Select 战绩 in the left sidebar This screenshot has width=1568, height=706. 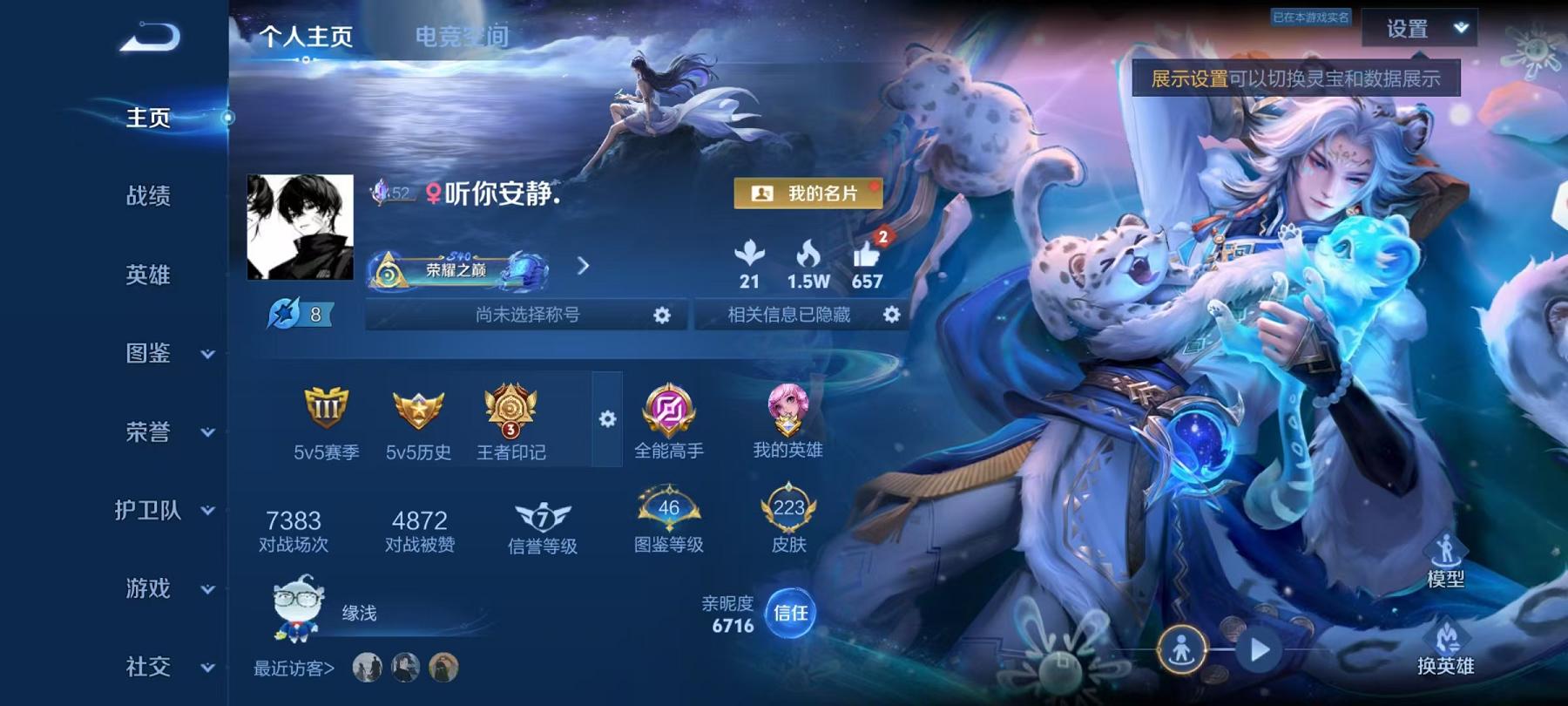click(146, 197)
